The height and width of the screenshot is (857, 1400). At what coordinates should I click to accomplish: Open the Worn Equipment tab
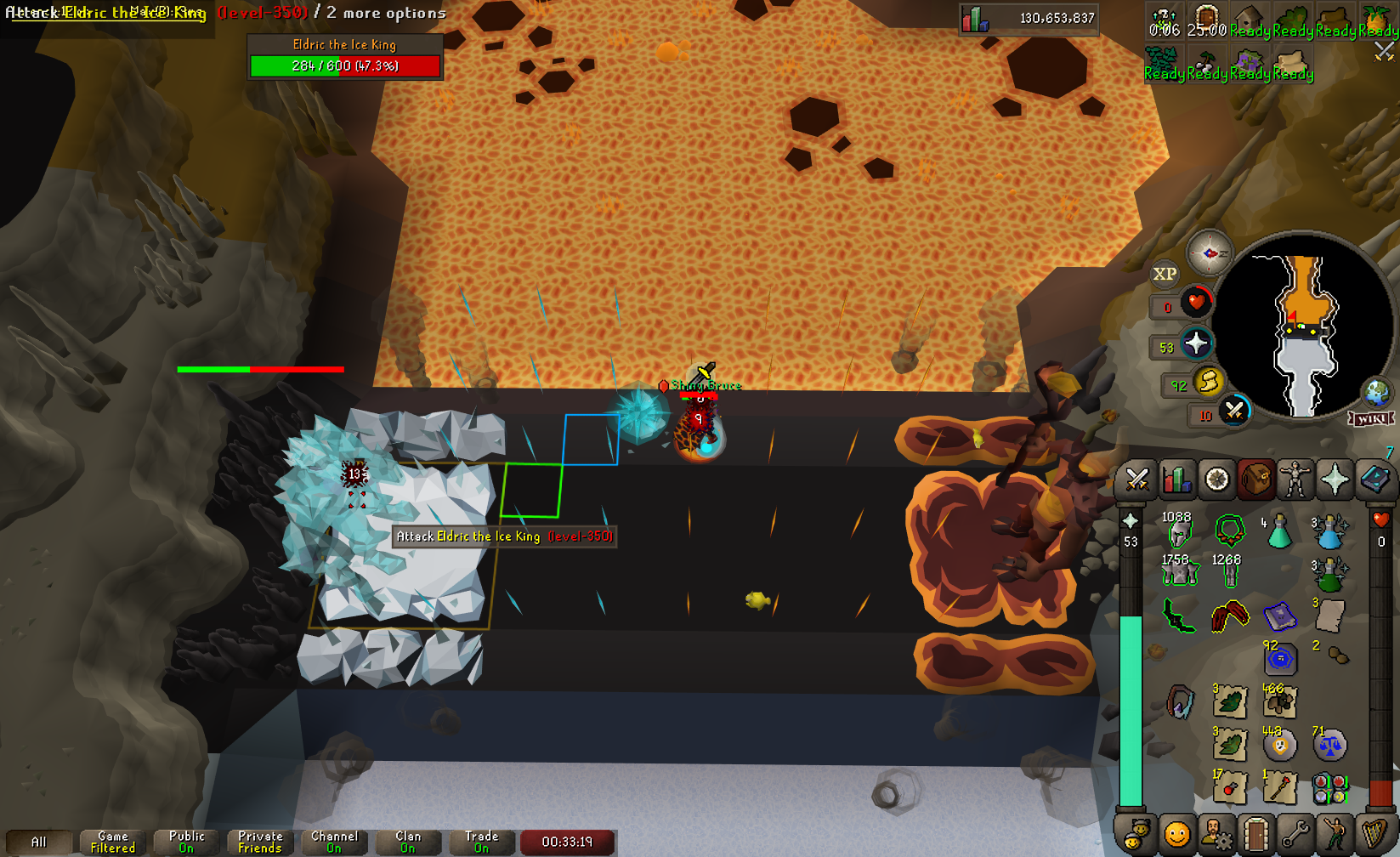1295,480
